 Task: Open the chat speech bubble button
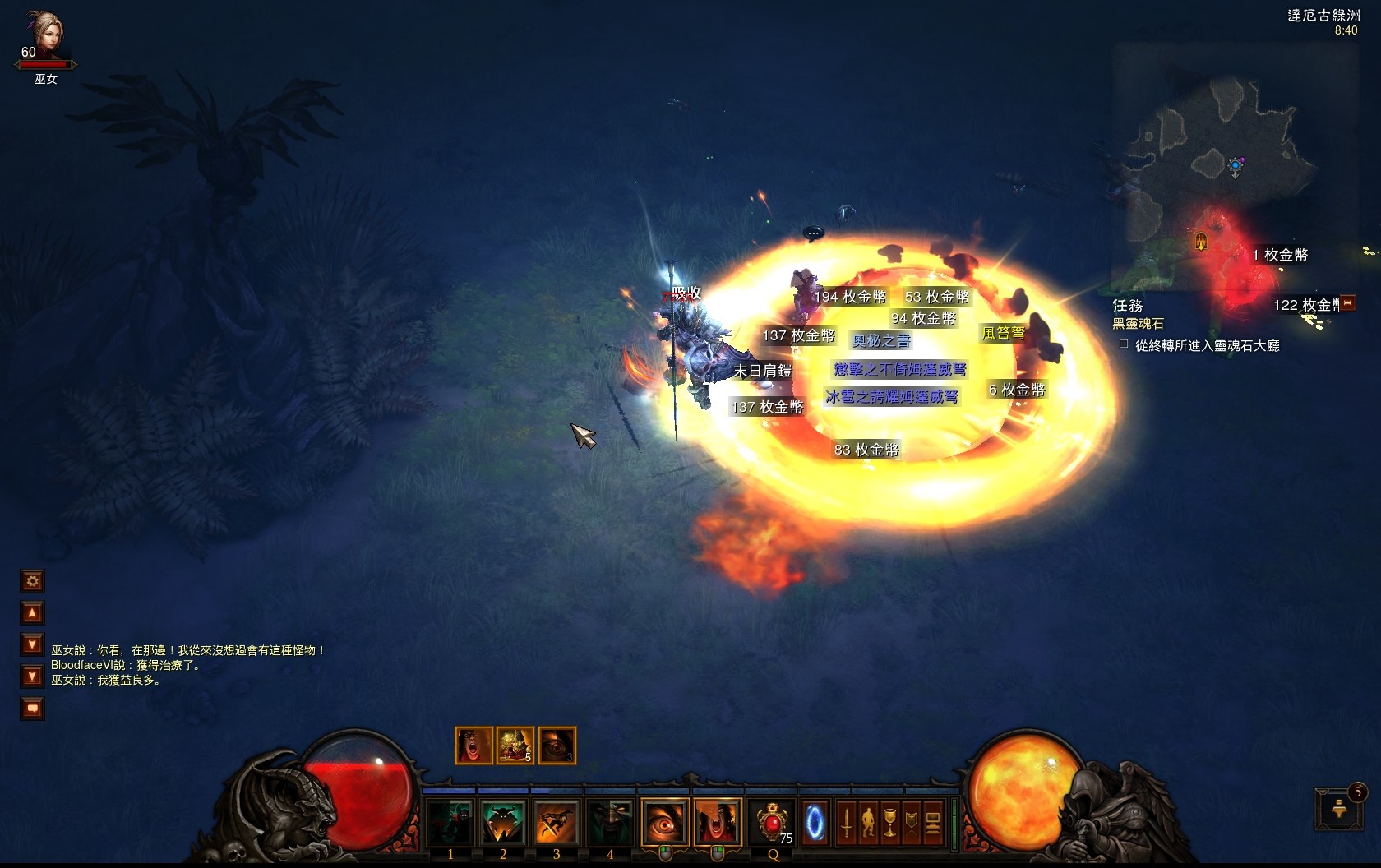[32, 709]
